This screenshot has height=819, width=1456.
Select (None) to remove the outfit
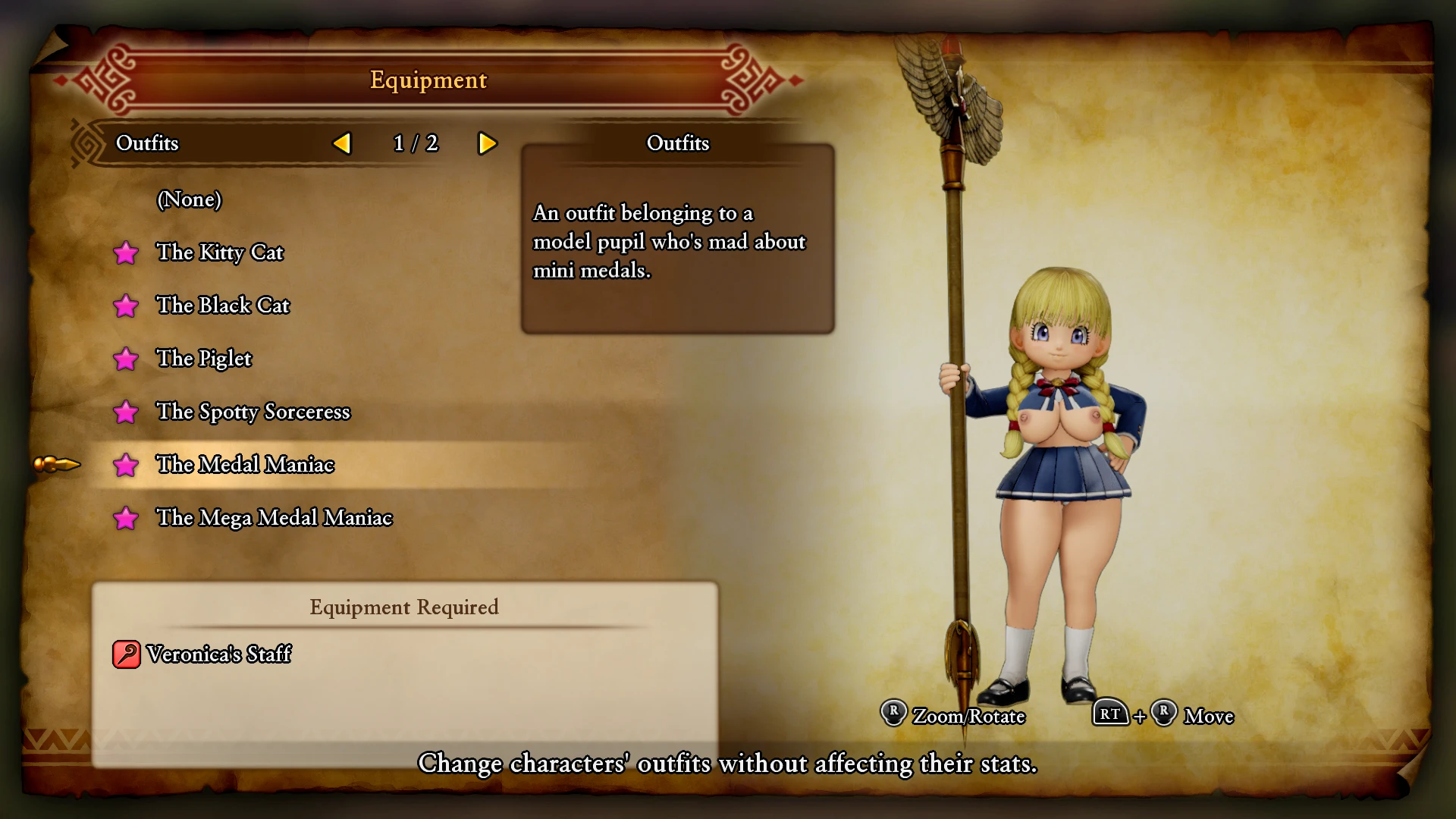click(190, 200)
